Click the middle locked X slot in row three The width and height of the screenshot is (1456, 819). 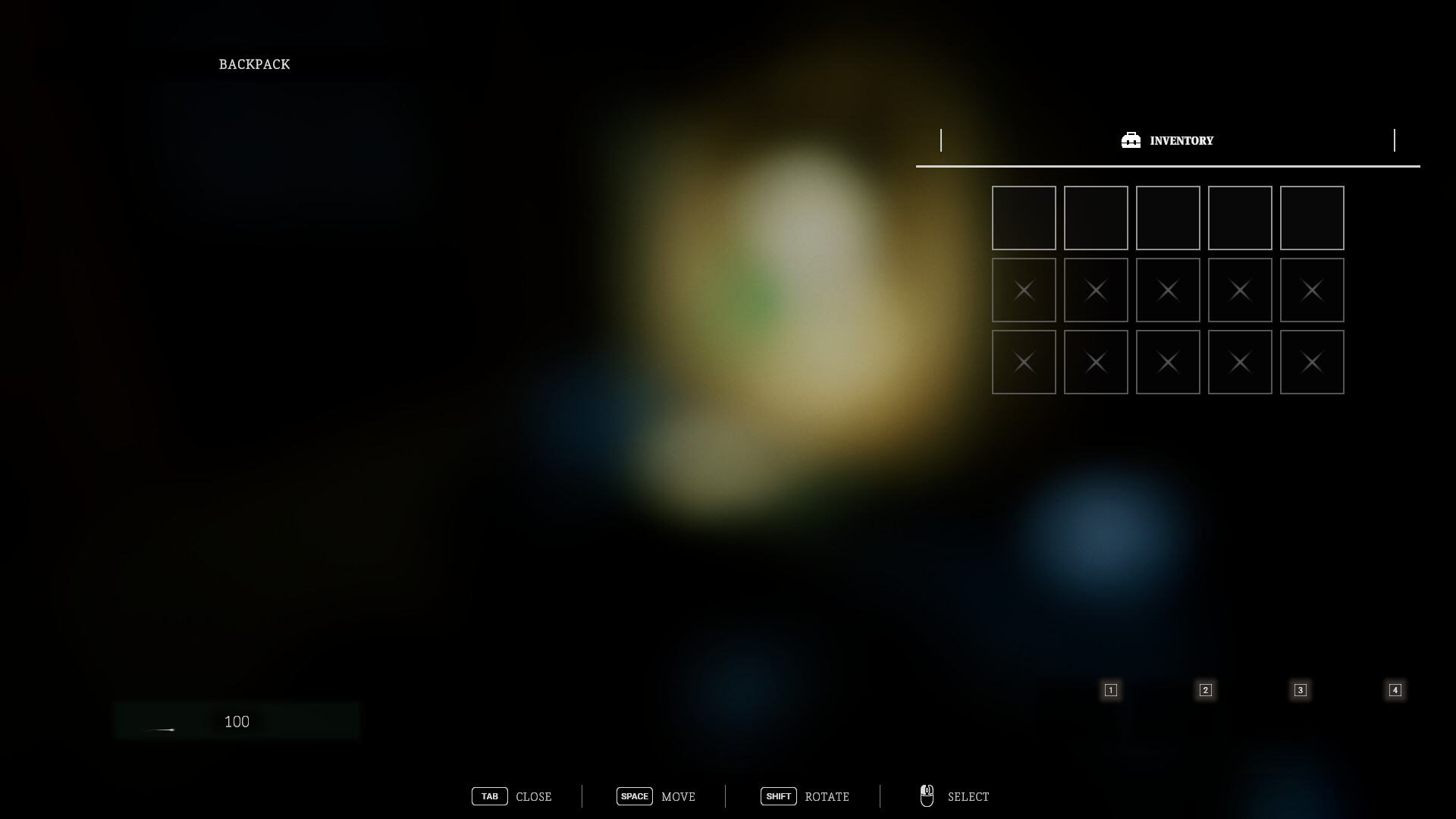pyautogui.click(x=1168, y=362)
